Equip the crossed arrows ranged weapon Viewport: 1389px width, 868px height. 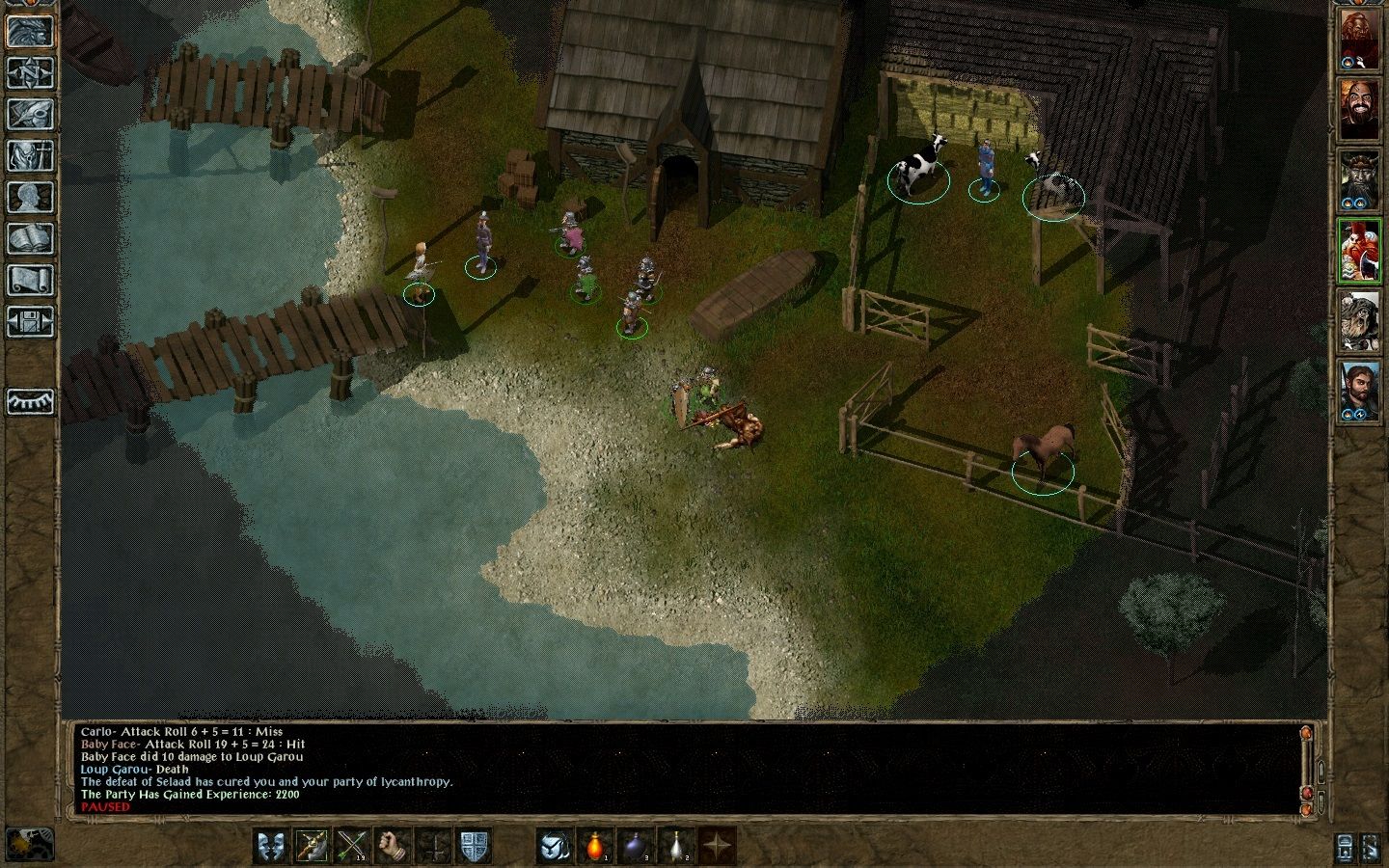[x=352, y=846]
